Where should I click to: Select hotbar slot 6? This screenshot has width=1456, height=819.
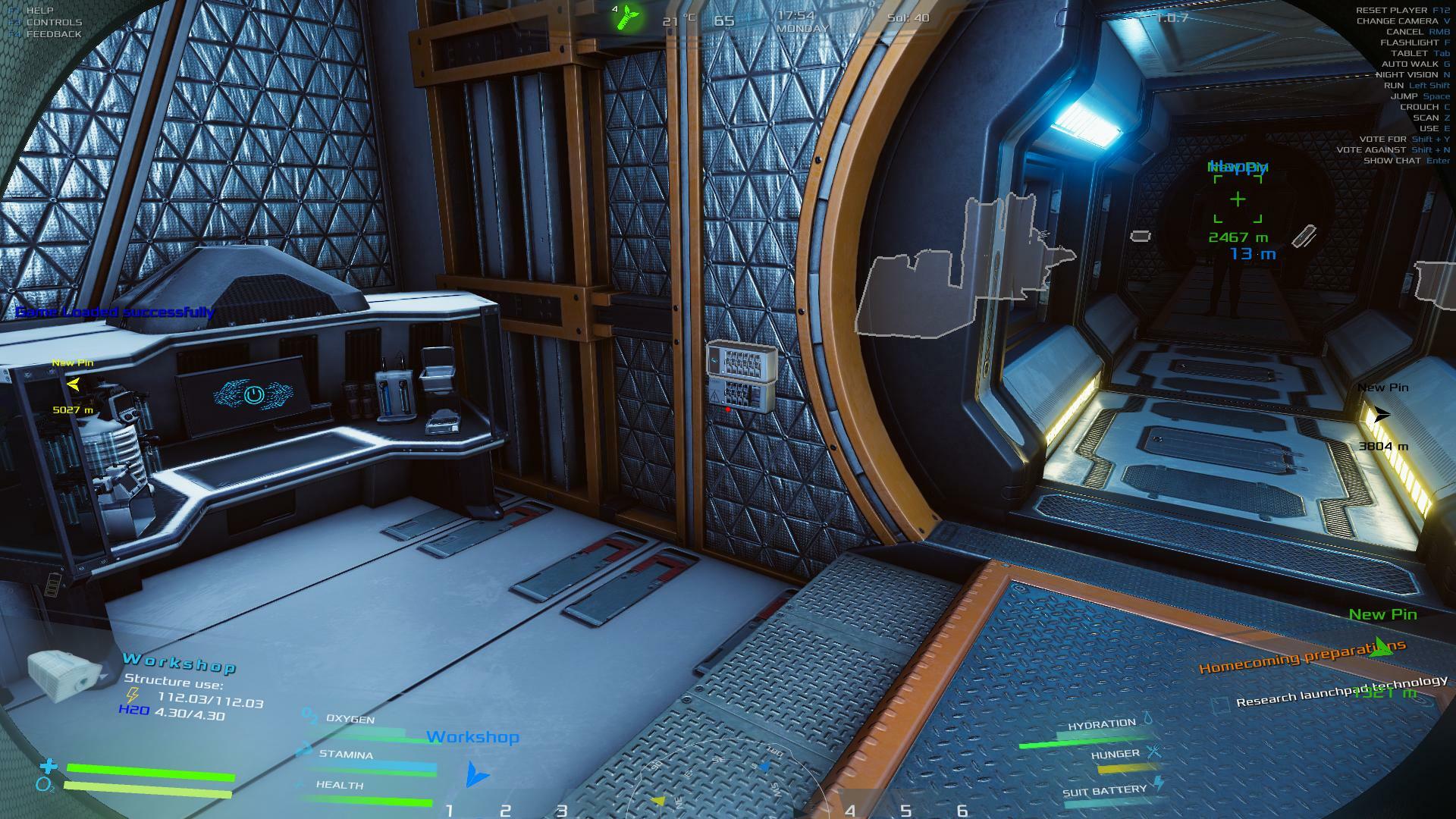coord(962,810)
